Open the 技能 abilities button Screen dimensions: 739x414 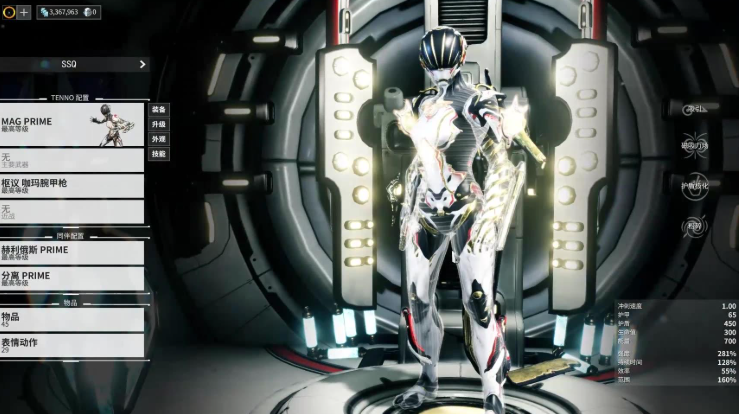point(159,154)
